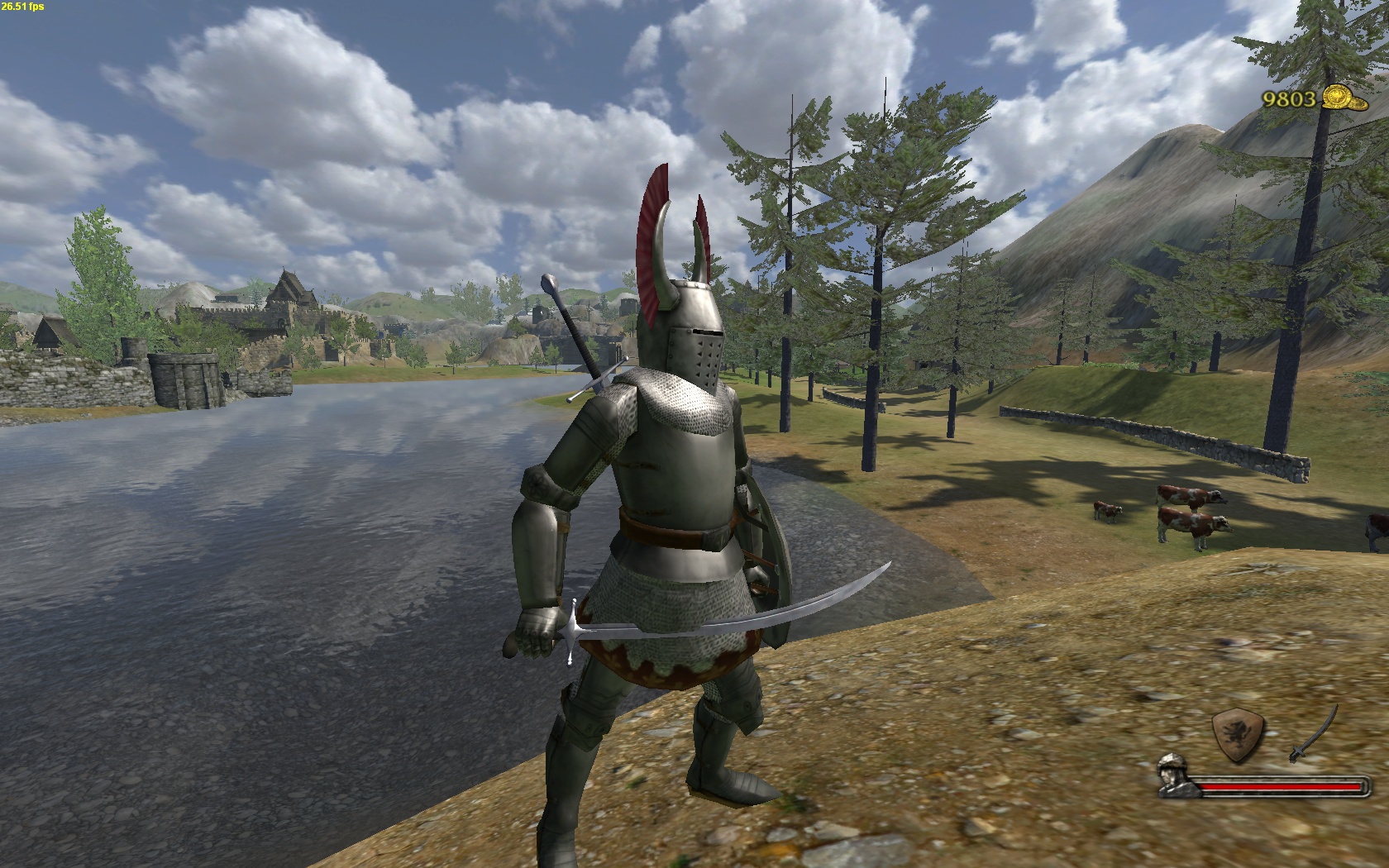Click the equipped shield HUD icon
This screenshot has height=868, width=1389.
[x=1238, y=733]
